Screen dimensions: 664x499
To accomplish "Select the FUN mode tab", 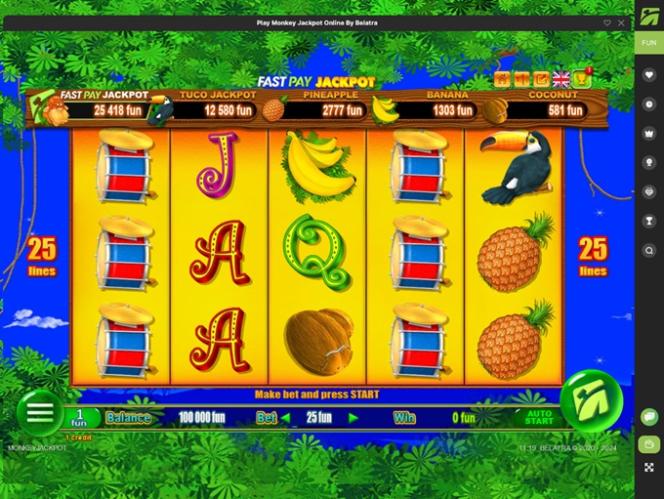I will pyautogui.click(x=649, y=43).
